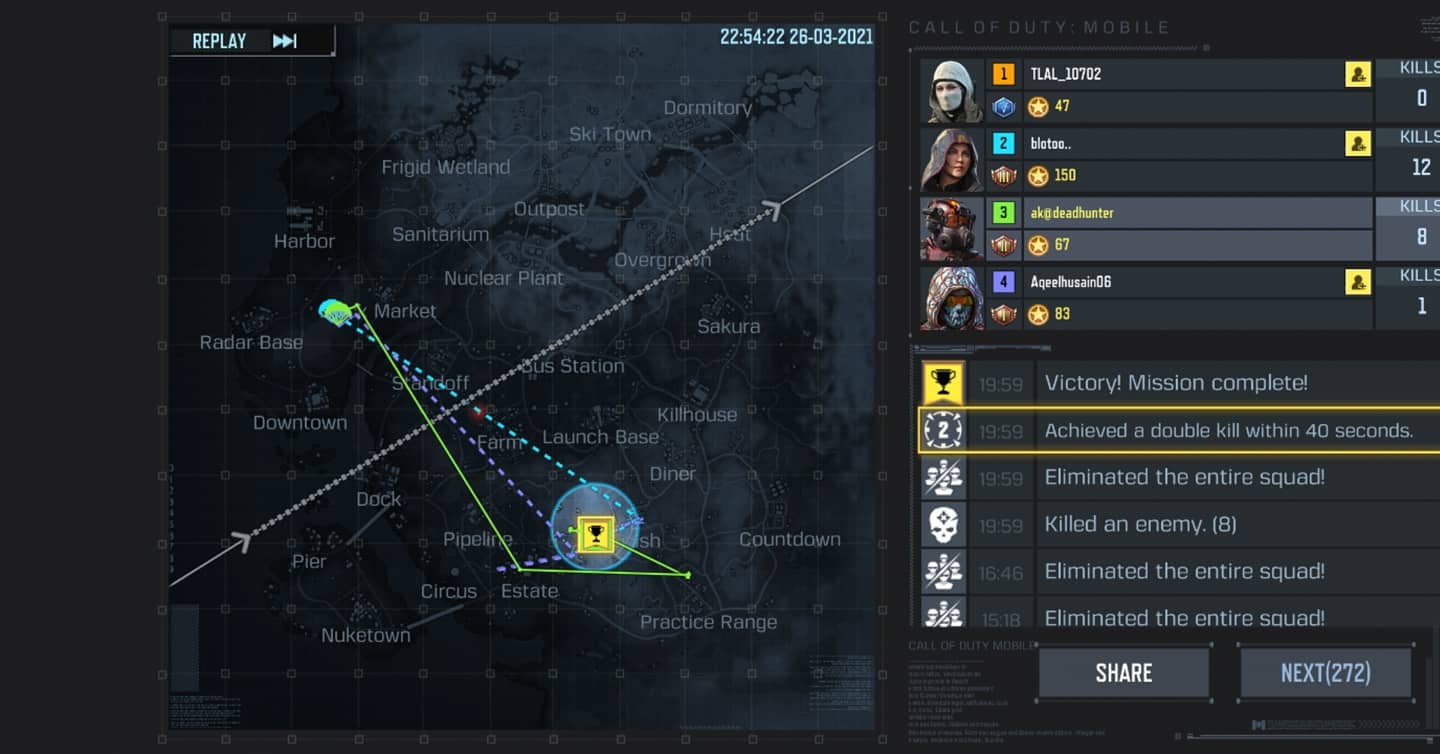
Task: Continue with the NEXT(272) button
Action: 1325,673
